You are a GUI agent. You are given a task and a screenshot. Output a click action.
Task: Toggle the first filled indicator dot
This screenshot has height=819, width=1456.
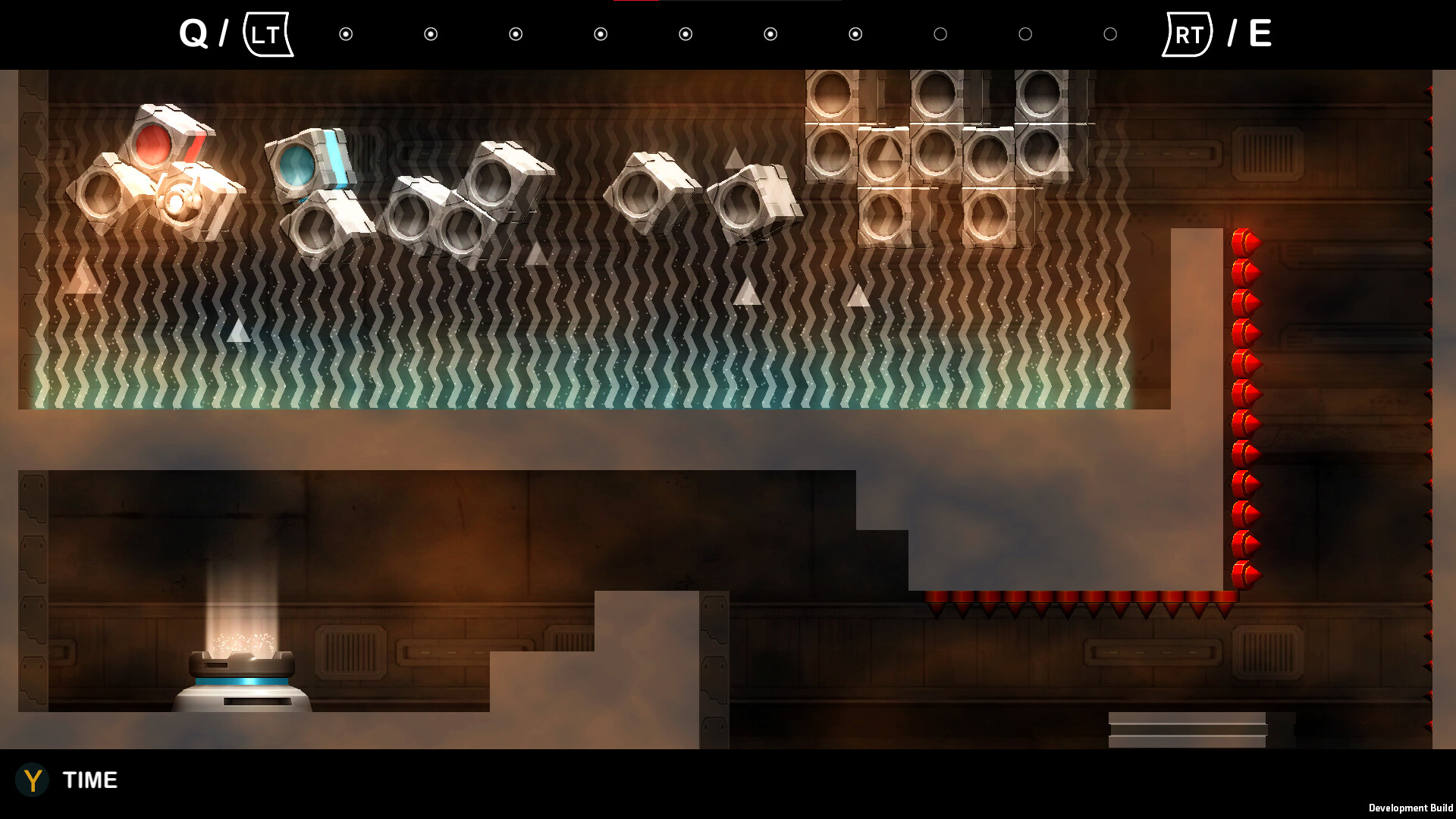point(347,33)
